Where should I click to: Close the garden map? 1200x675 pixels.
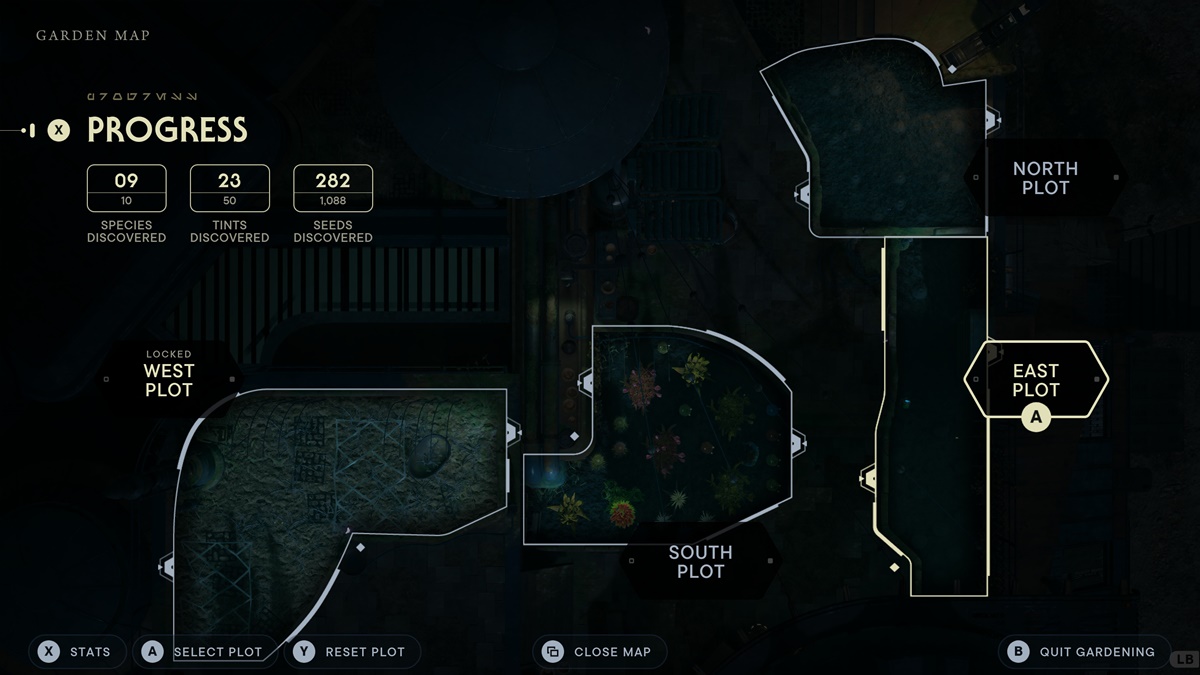[x=599, y=652]
